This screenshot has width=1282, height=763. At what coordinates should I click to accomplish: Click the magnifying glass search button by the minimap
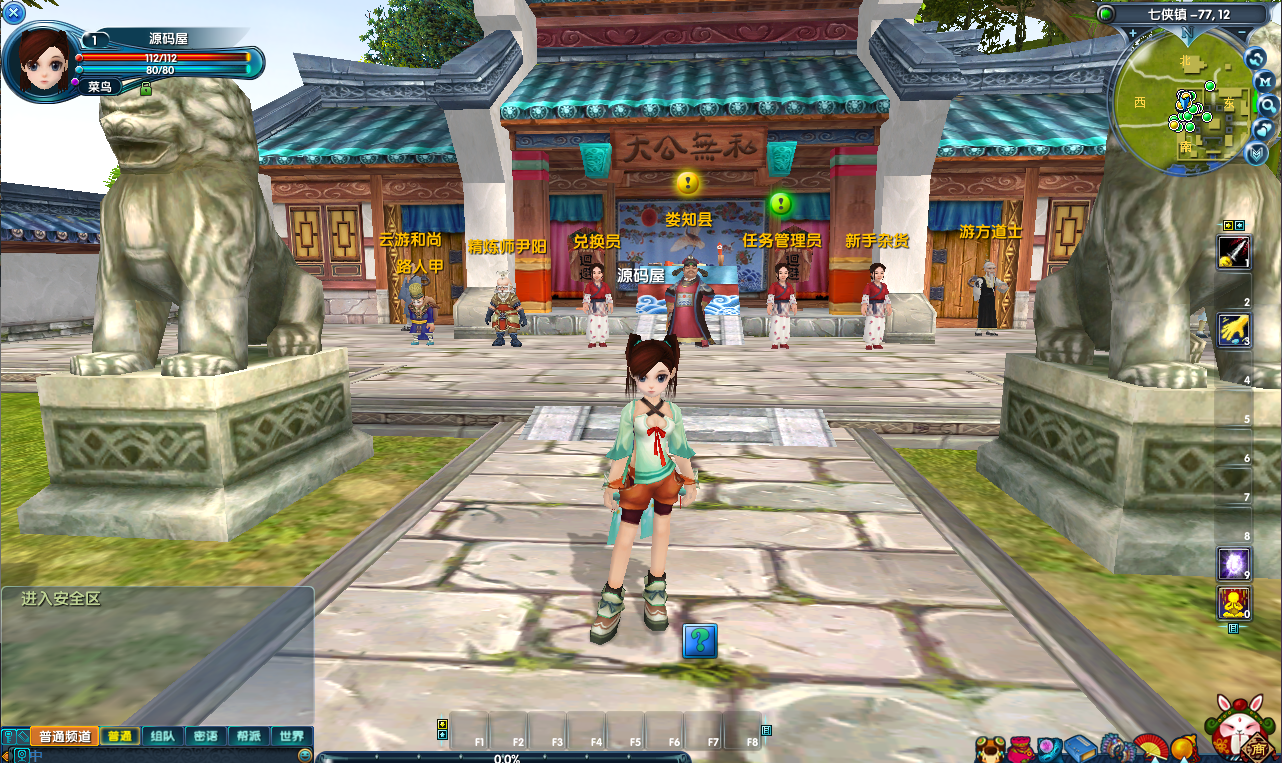pyautogui.click(x=1267, y=105)
